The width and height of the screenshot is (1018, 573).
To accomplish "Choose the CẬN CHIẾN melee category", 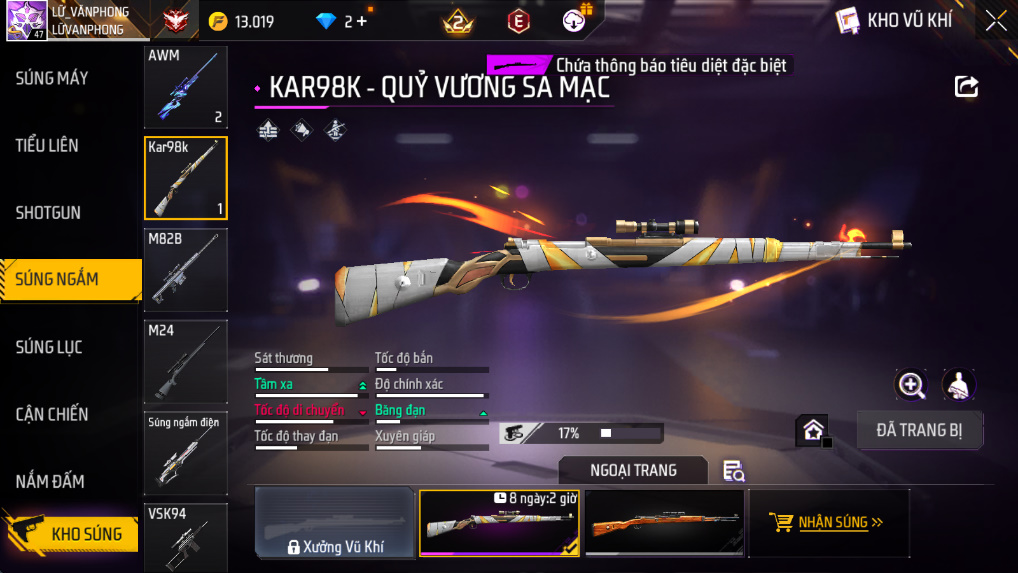I will coord(52,414).
